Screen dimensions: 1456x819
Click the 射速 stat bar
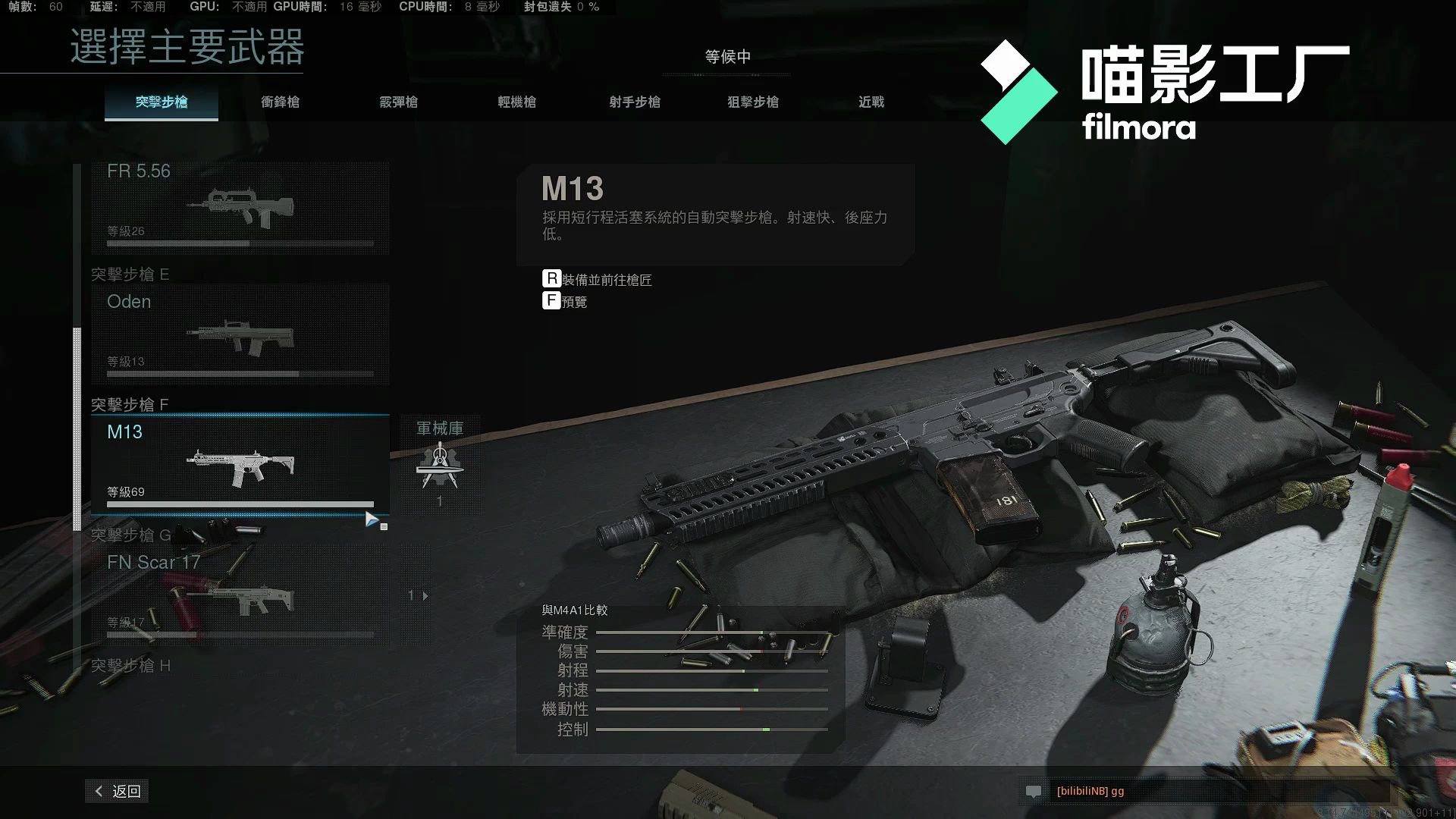point(713,689)
